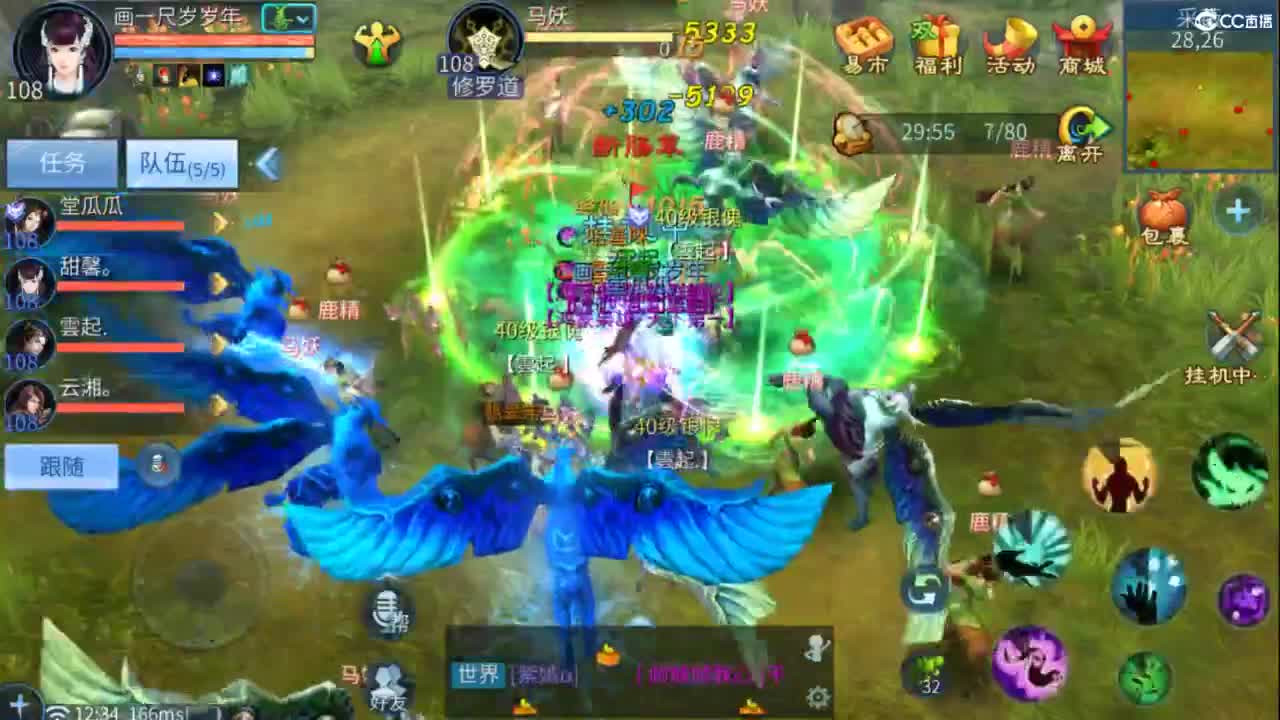Select teammate 堂瓜瓜's avatar
1280x720 pixels.
30,222
